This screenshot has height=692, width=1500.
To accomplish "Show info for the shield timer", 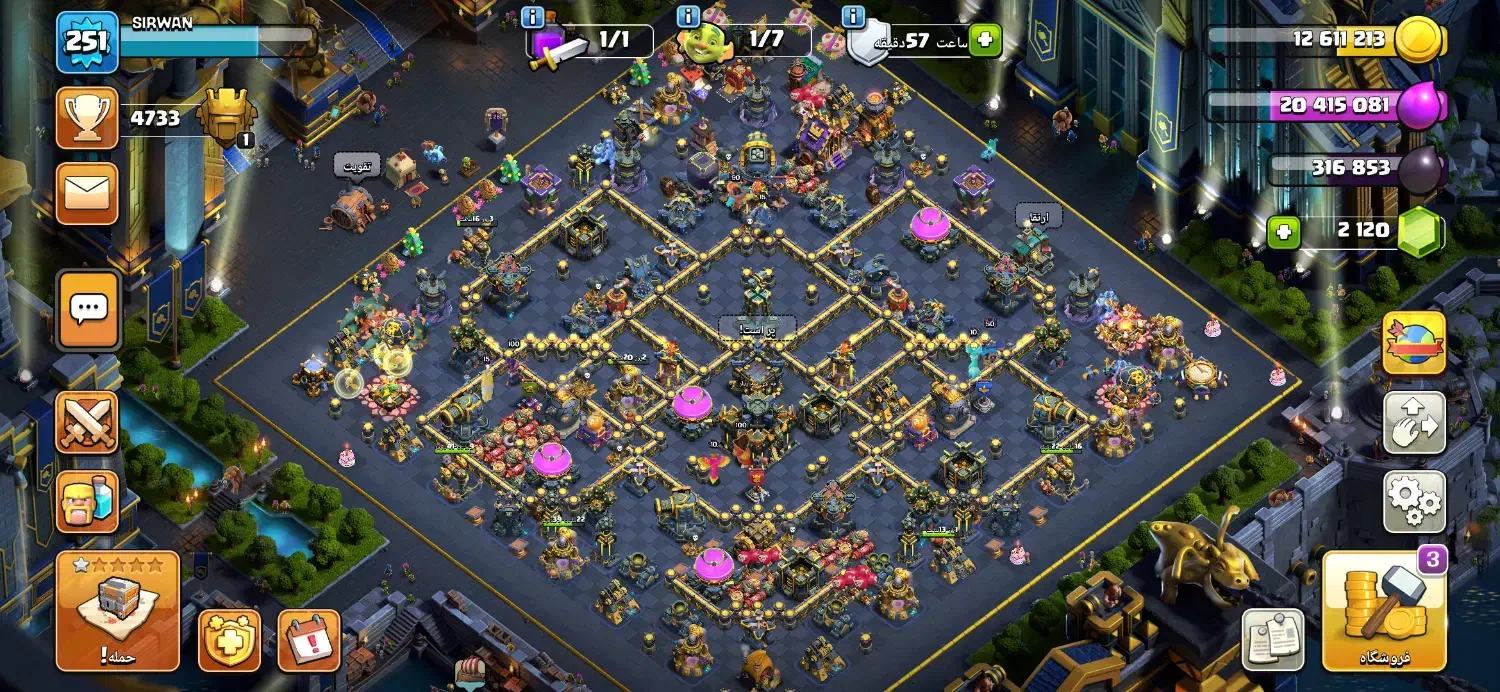I will [853, 17].
